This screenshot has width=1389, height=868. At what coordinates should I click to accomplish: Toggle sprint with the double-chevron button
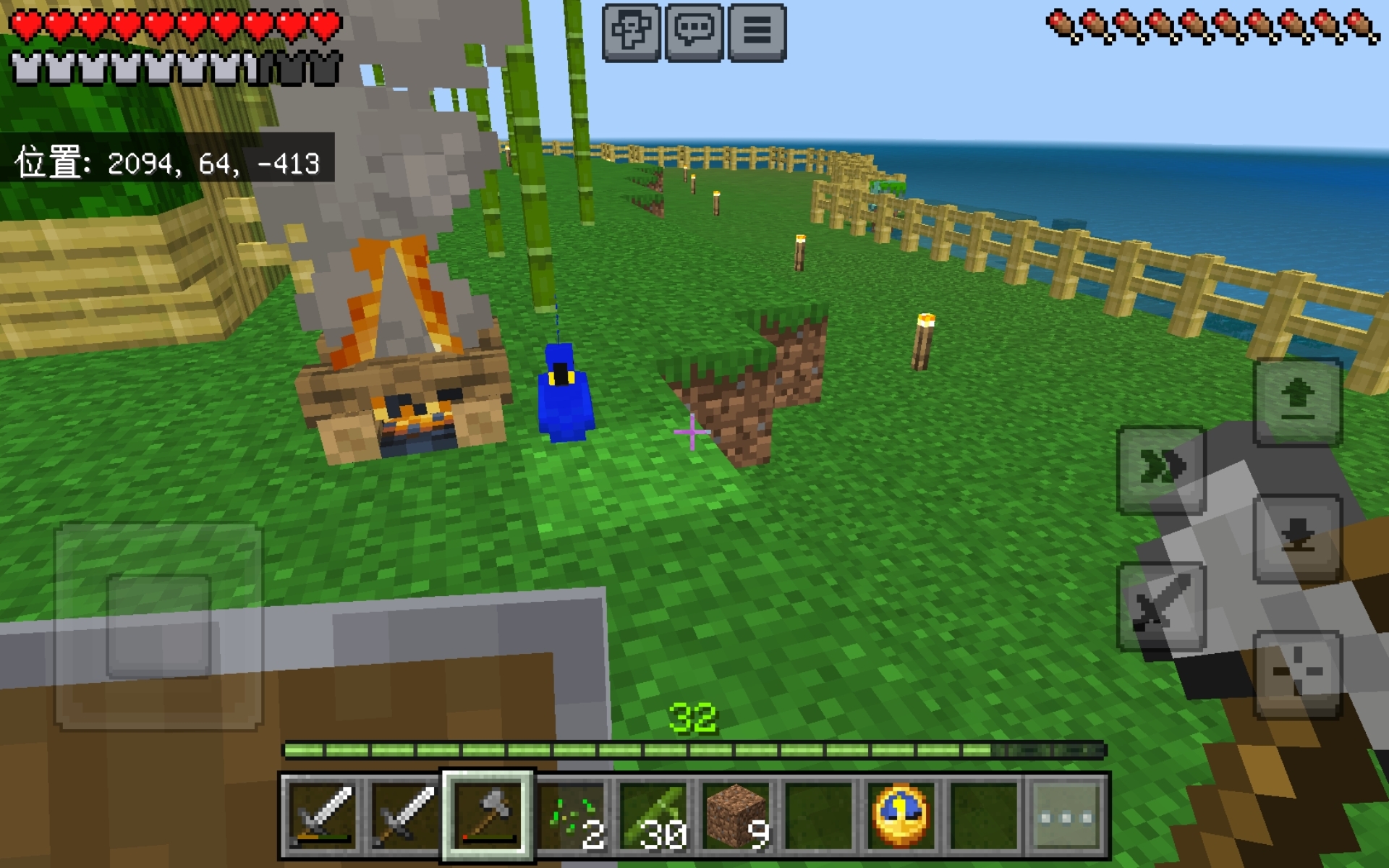tap(1161, 469)
